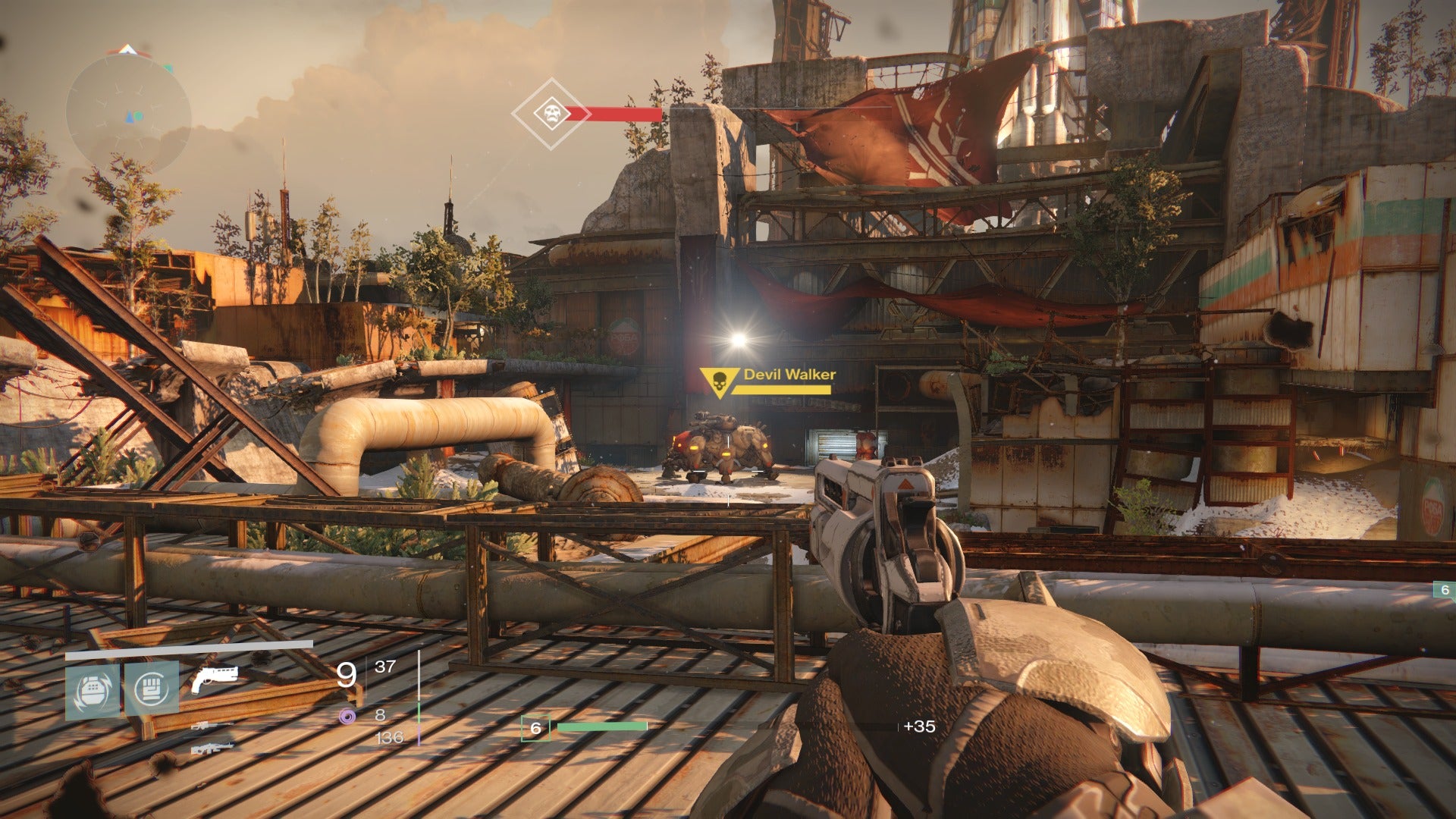The image size is (1456, 819).
Task: Use the fist melee ability icon
Action: pyautogui.click(x=152, y=689)
